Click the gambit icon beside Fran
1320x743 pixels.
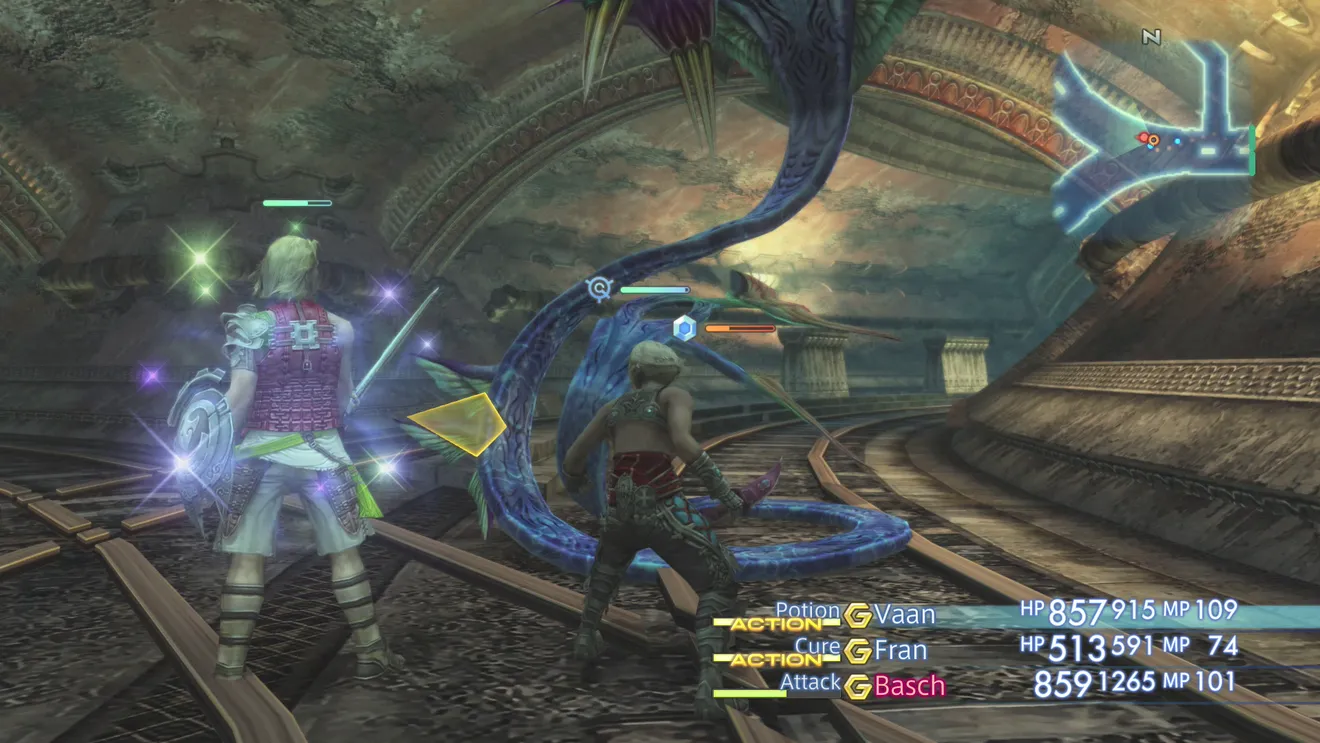point(857,651)
